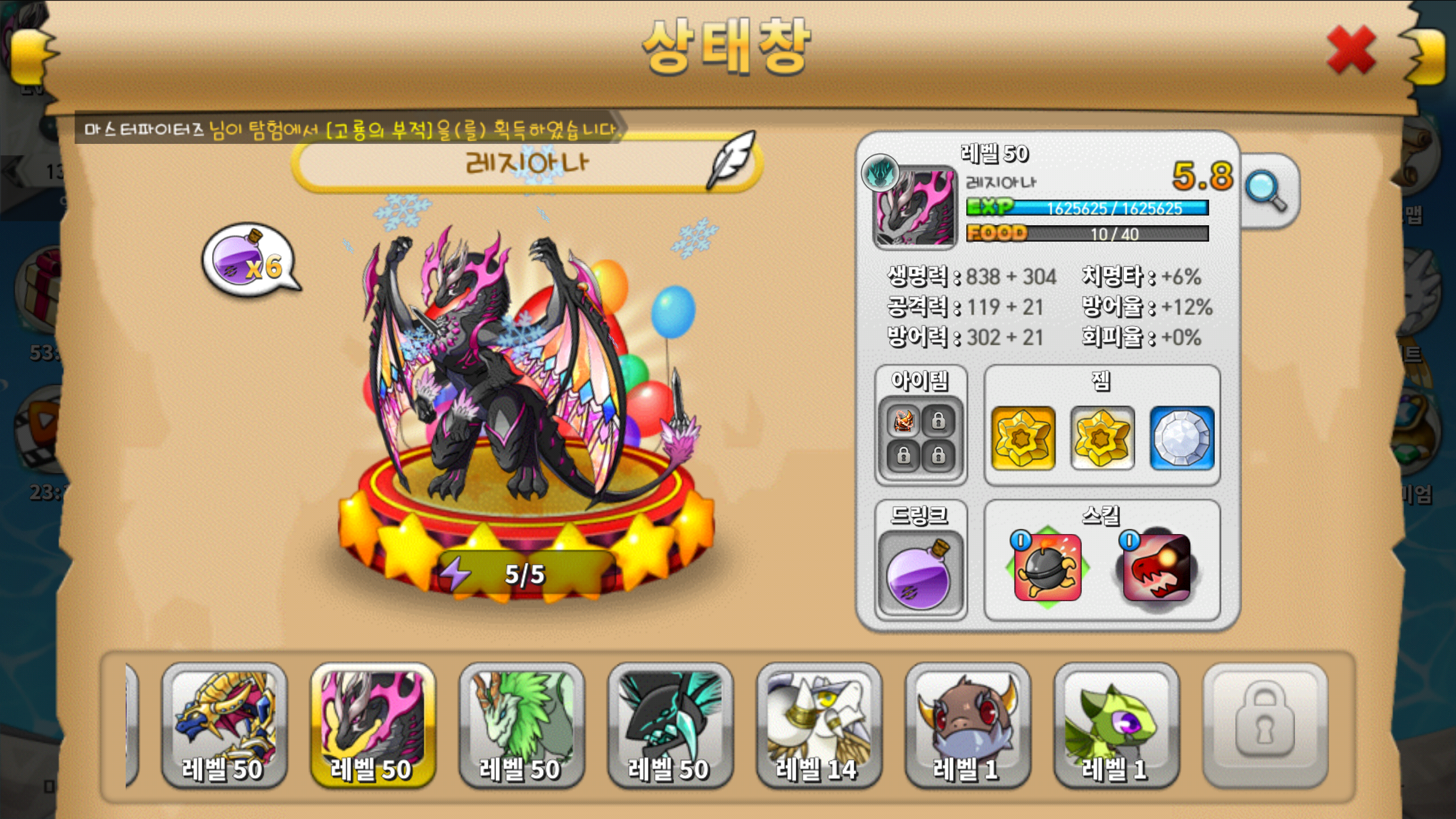Viewport: 1456px width, 819px height.
Task: Choose the black and teal level 50 dragon
Action: pos(670,725)
